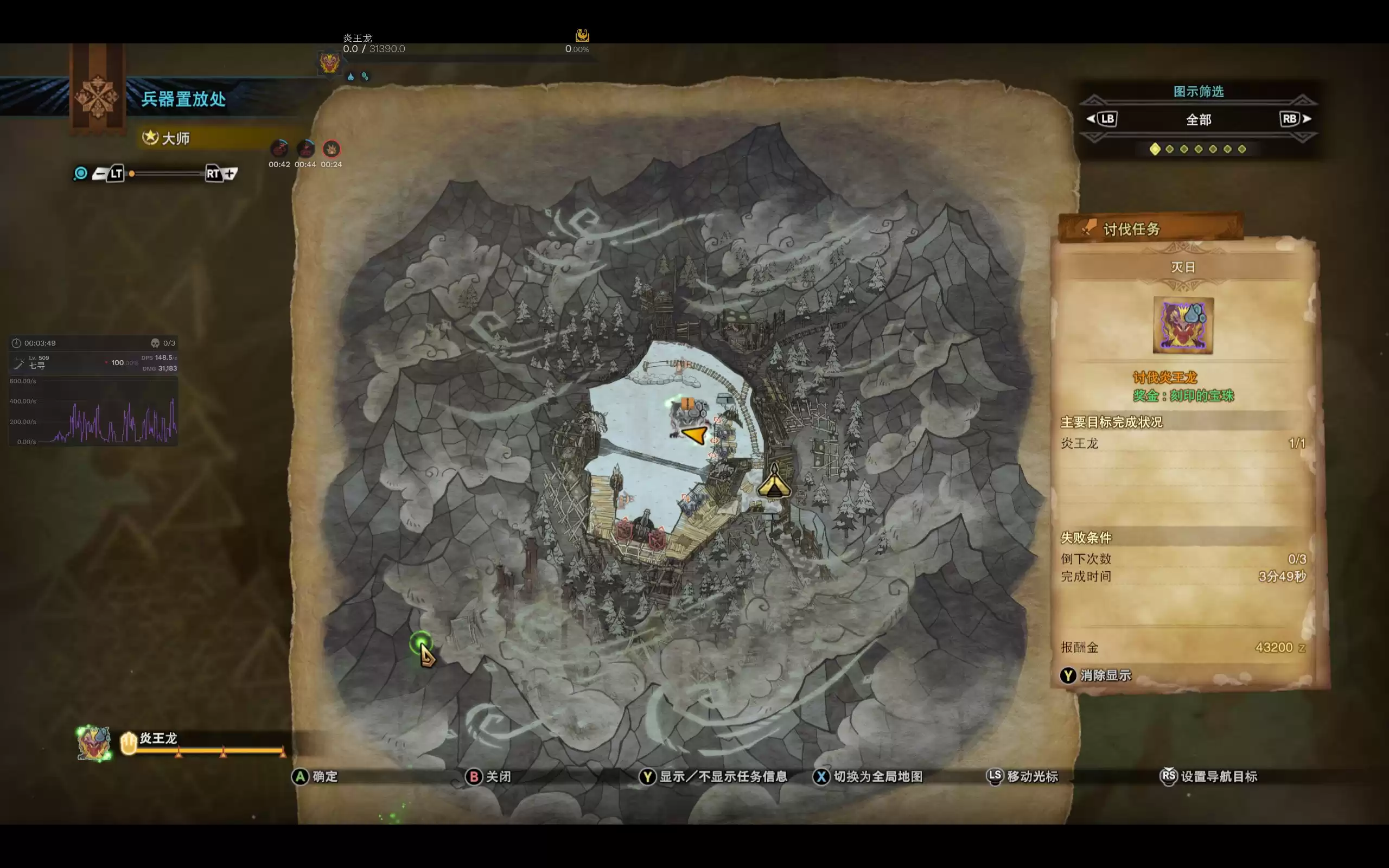Click the monster portrait in the quest panel

1183,325
